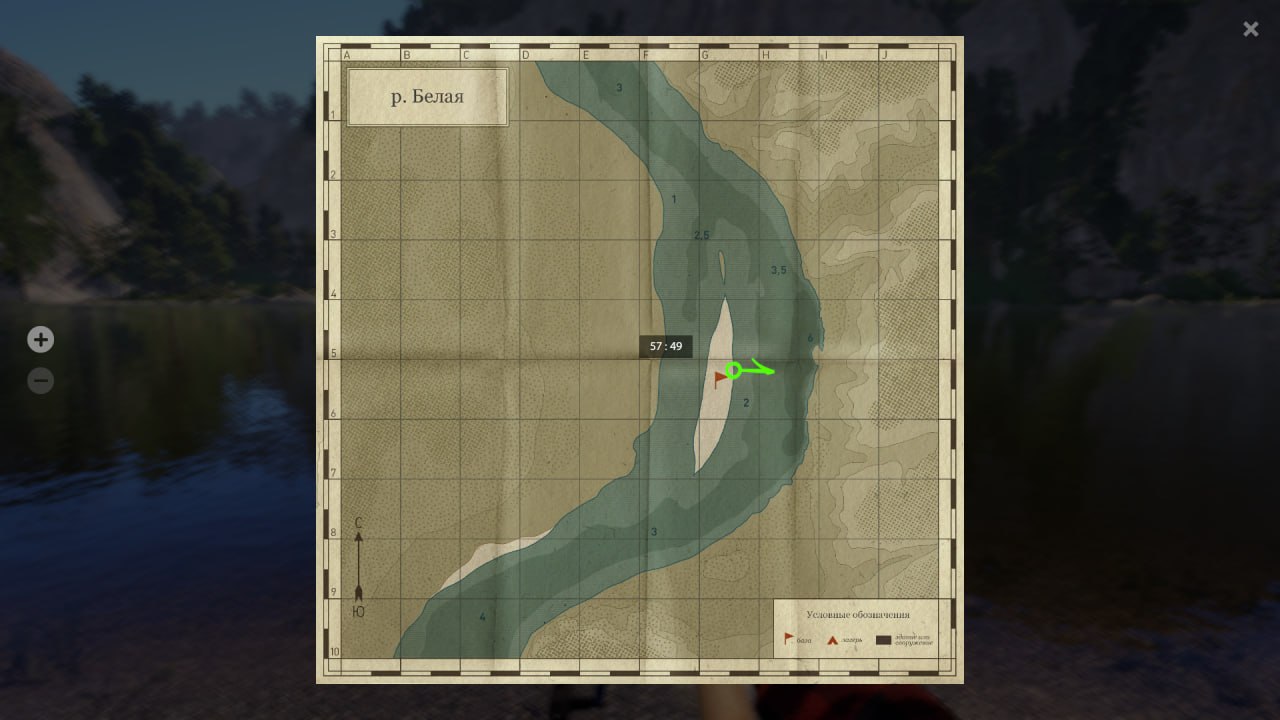Screen dimensions: 1280x720
Task: Click grid column letter G at top
Action: coord(705,55)
